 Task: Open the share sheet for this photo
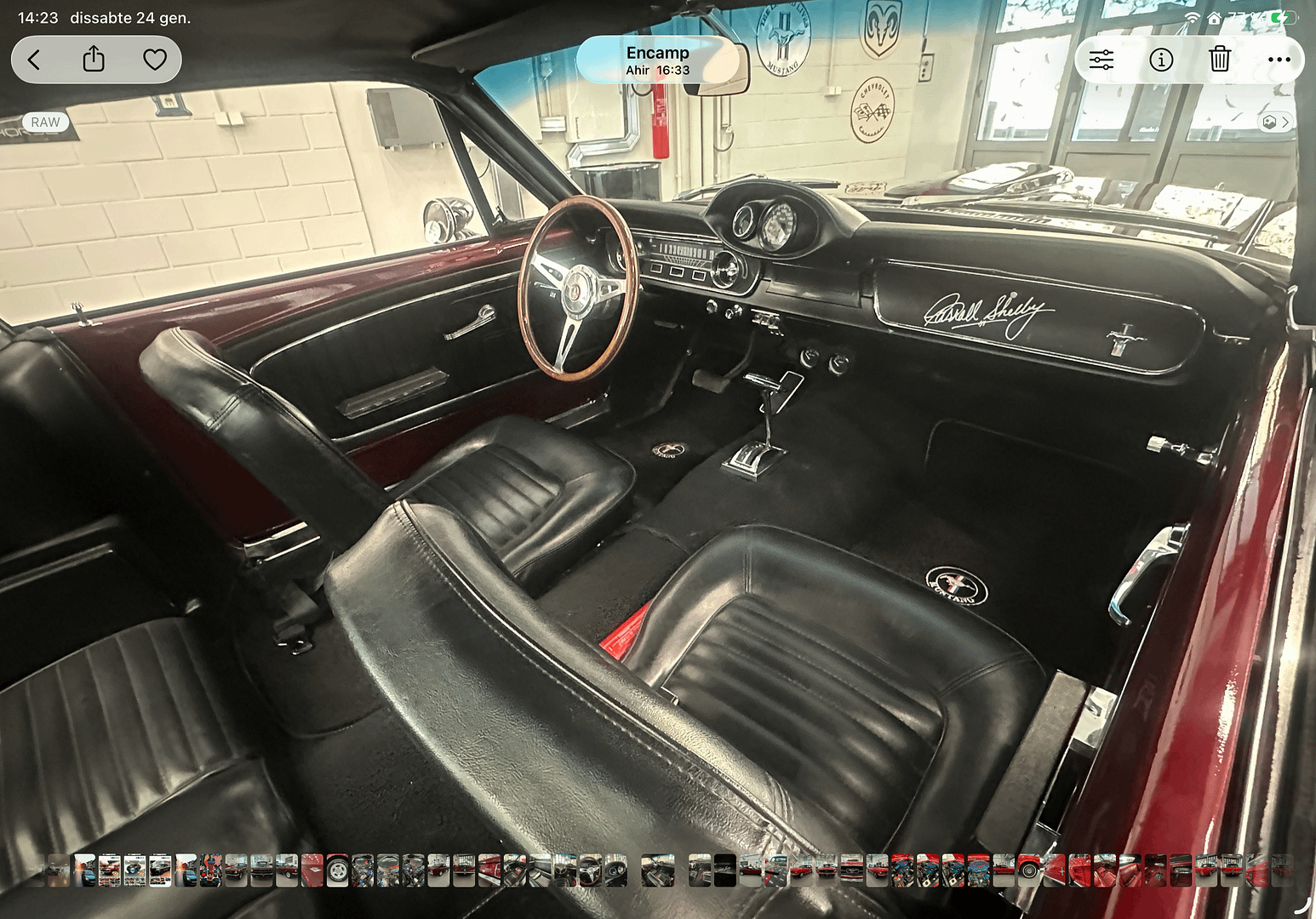(94, 60)
